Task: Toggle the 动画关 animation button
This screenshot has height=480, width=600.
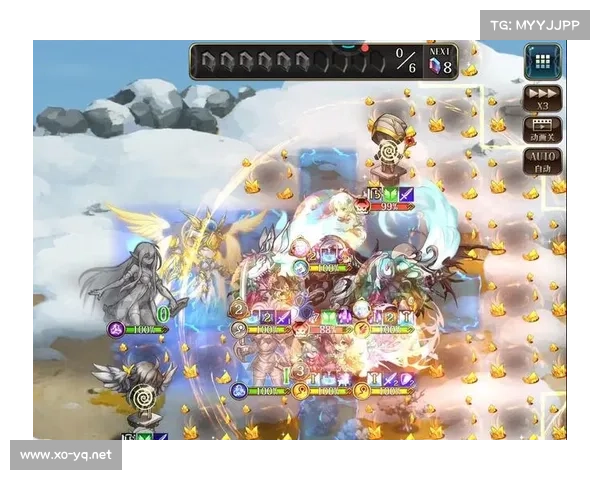Action: [543, 130]
